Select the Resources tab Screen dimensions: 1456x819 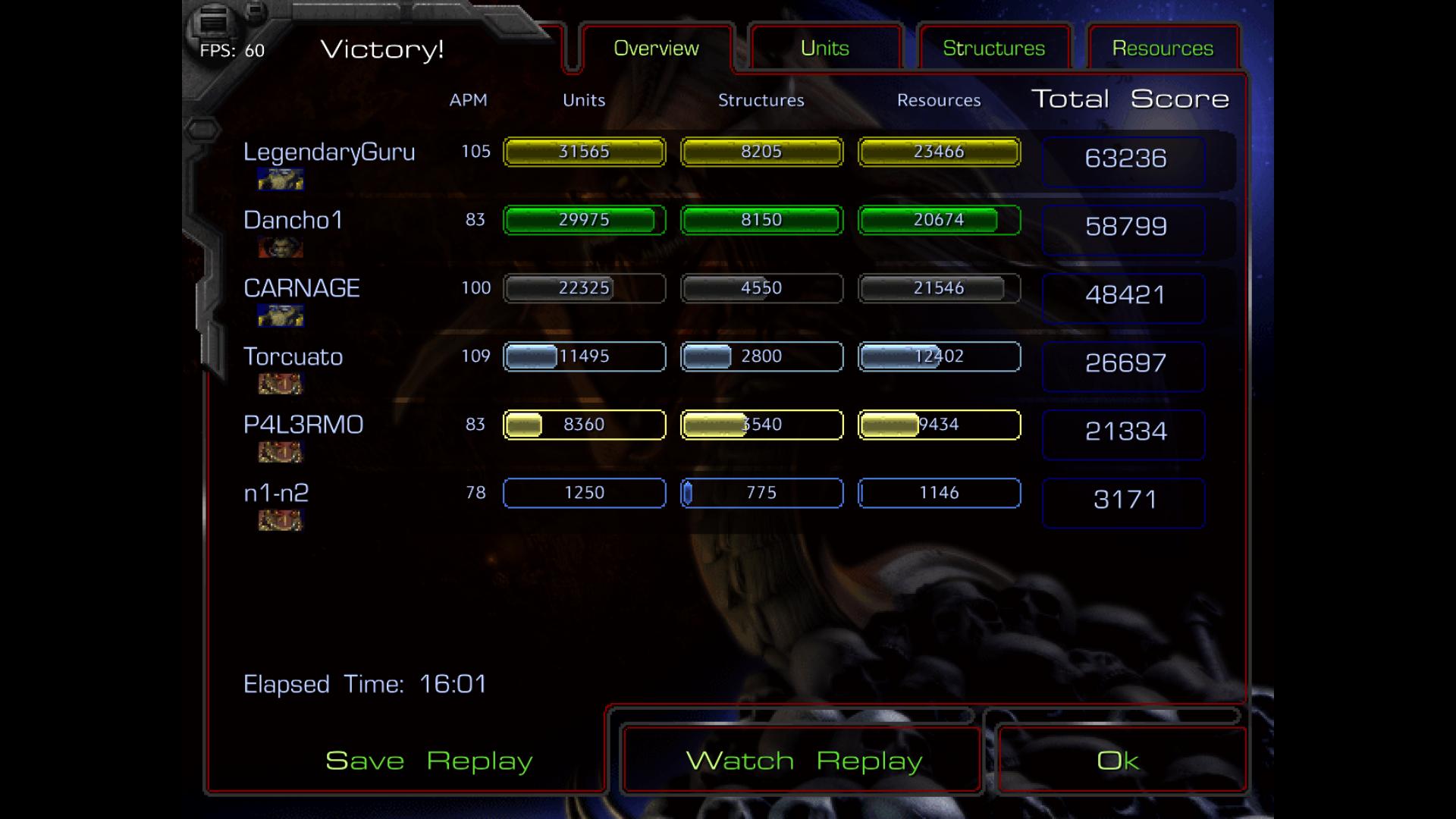[1163, 49]
